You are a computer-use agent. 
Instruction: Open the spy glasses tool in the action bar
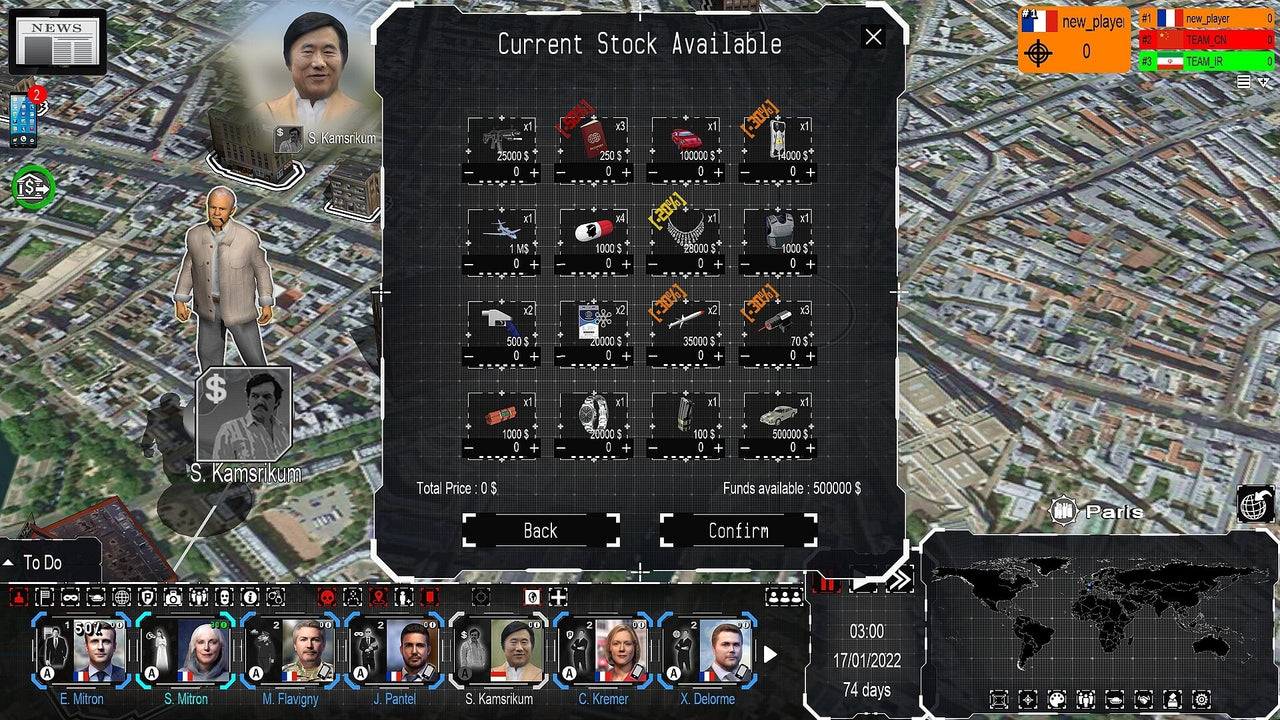71,597
